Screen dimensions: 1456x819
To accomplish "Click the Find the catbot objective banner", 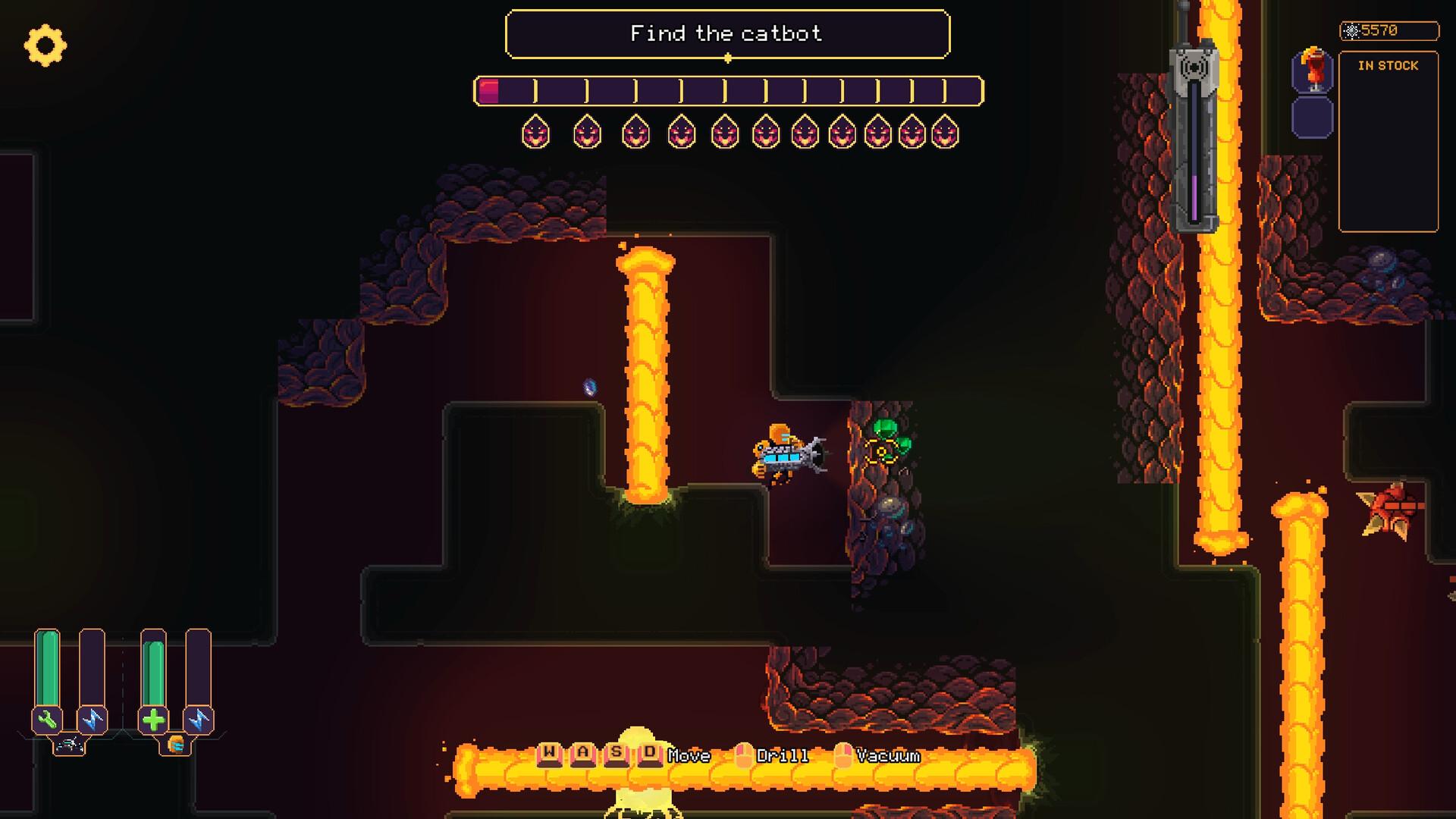I will (728, 33).
